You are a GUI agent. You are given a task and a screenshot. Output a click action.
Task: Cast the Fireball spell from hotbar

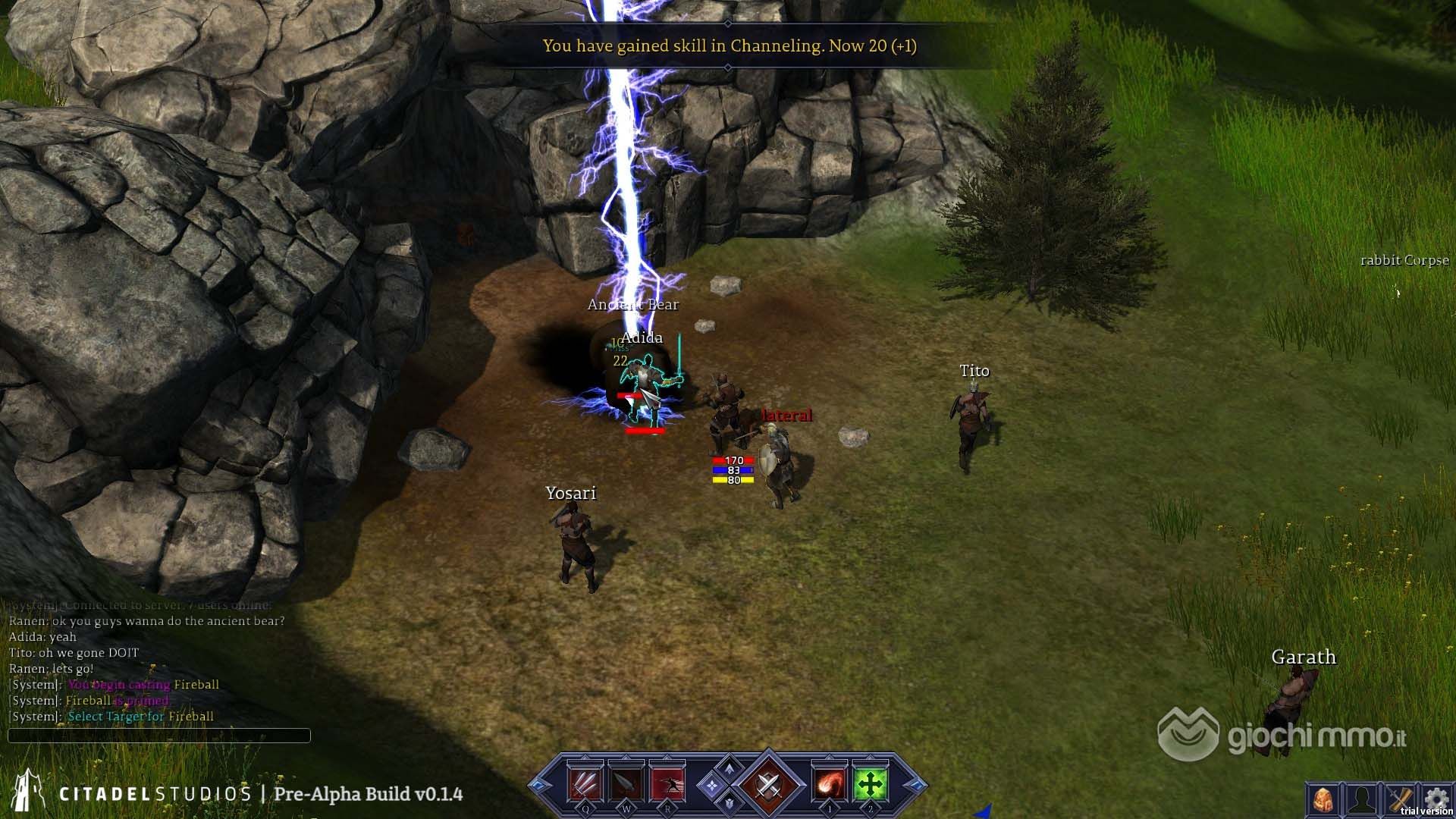(x=830, y=784)
